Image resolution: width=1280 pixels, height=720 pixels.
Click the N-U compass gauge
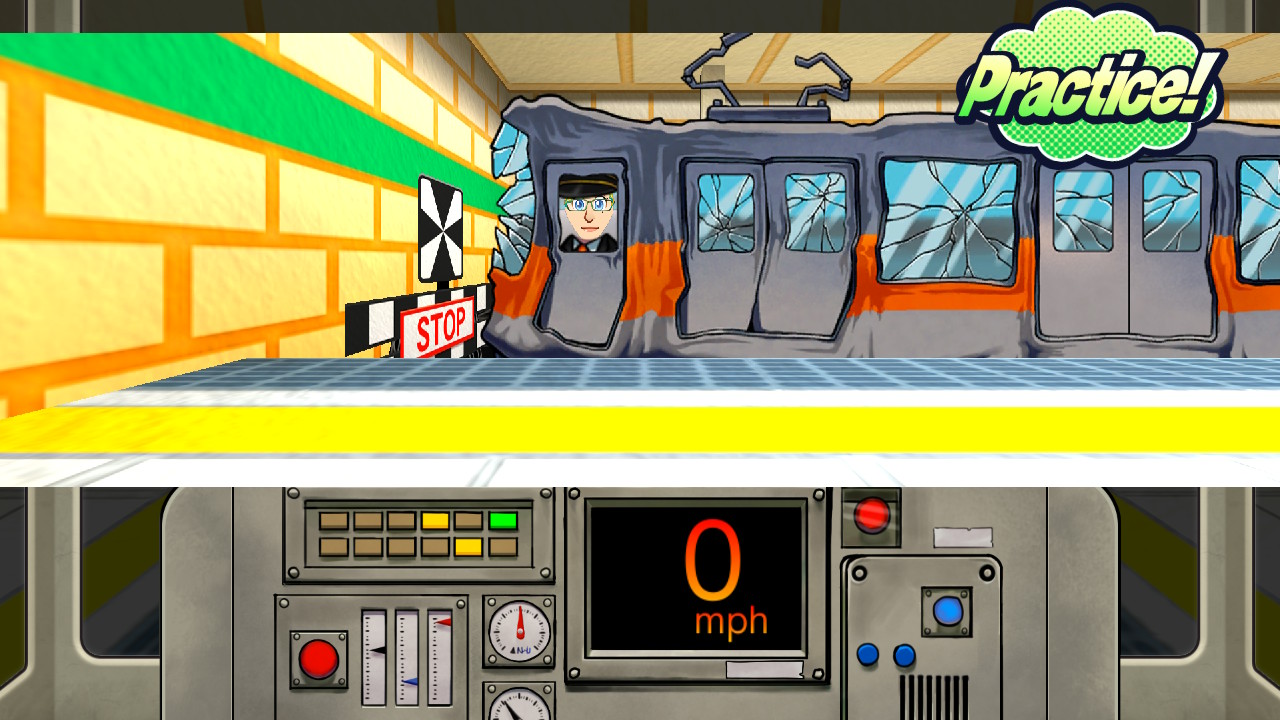click(x=520, y=632)
